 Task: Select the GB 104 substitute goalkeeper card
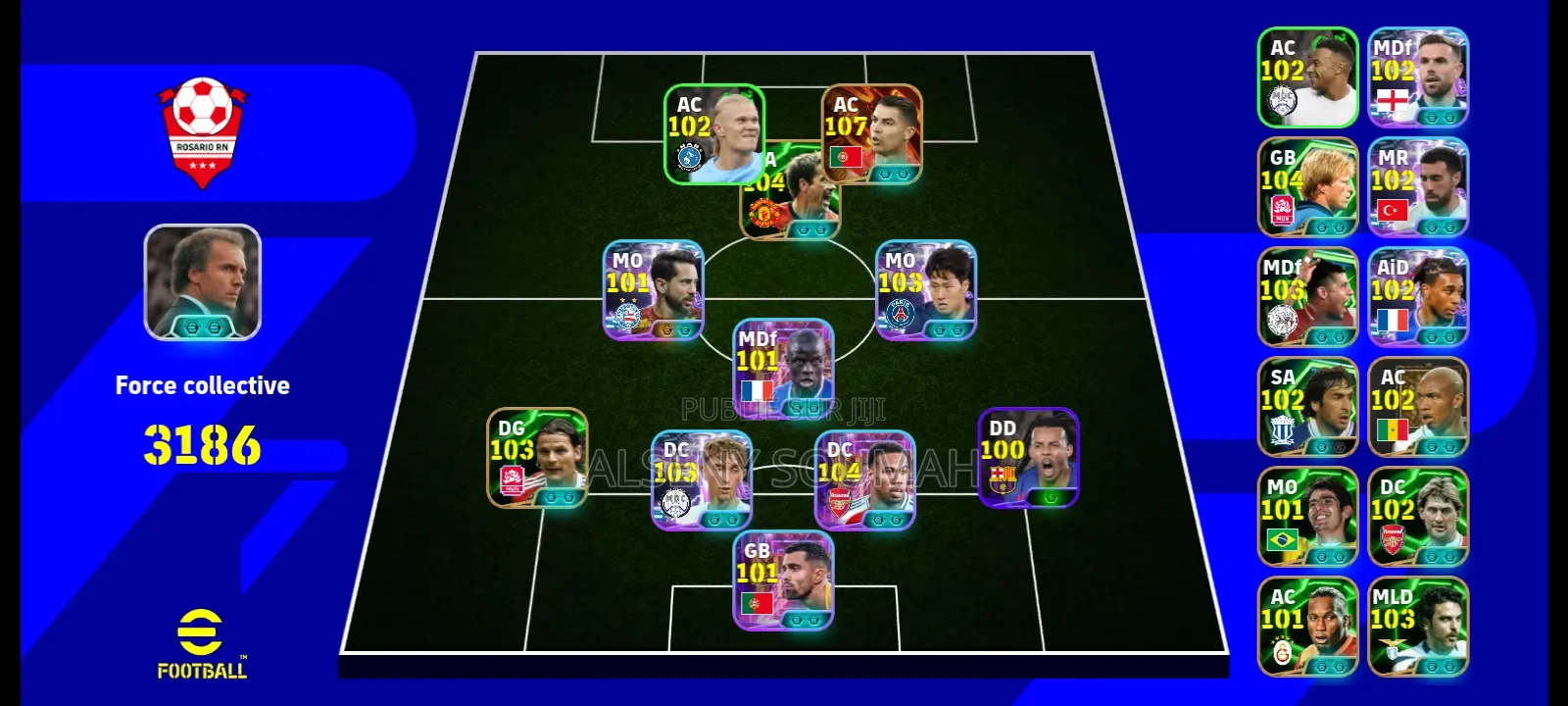[x=1307, y=187]
